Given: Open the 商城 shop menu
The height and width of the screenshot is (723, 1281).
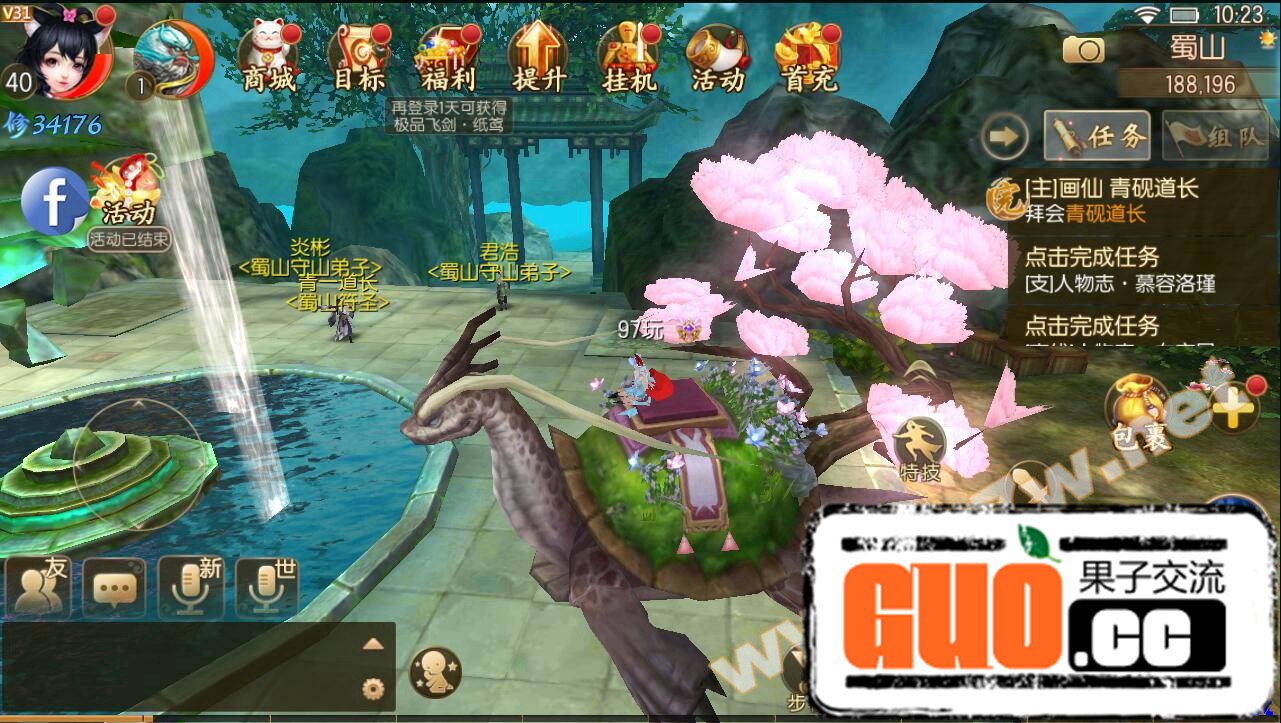Looking at the screenshot, I should (x=270, y=57).
